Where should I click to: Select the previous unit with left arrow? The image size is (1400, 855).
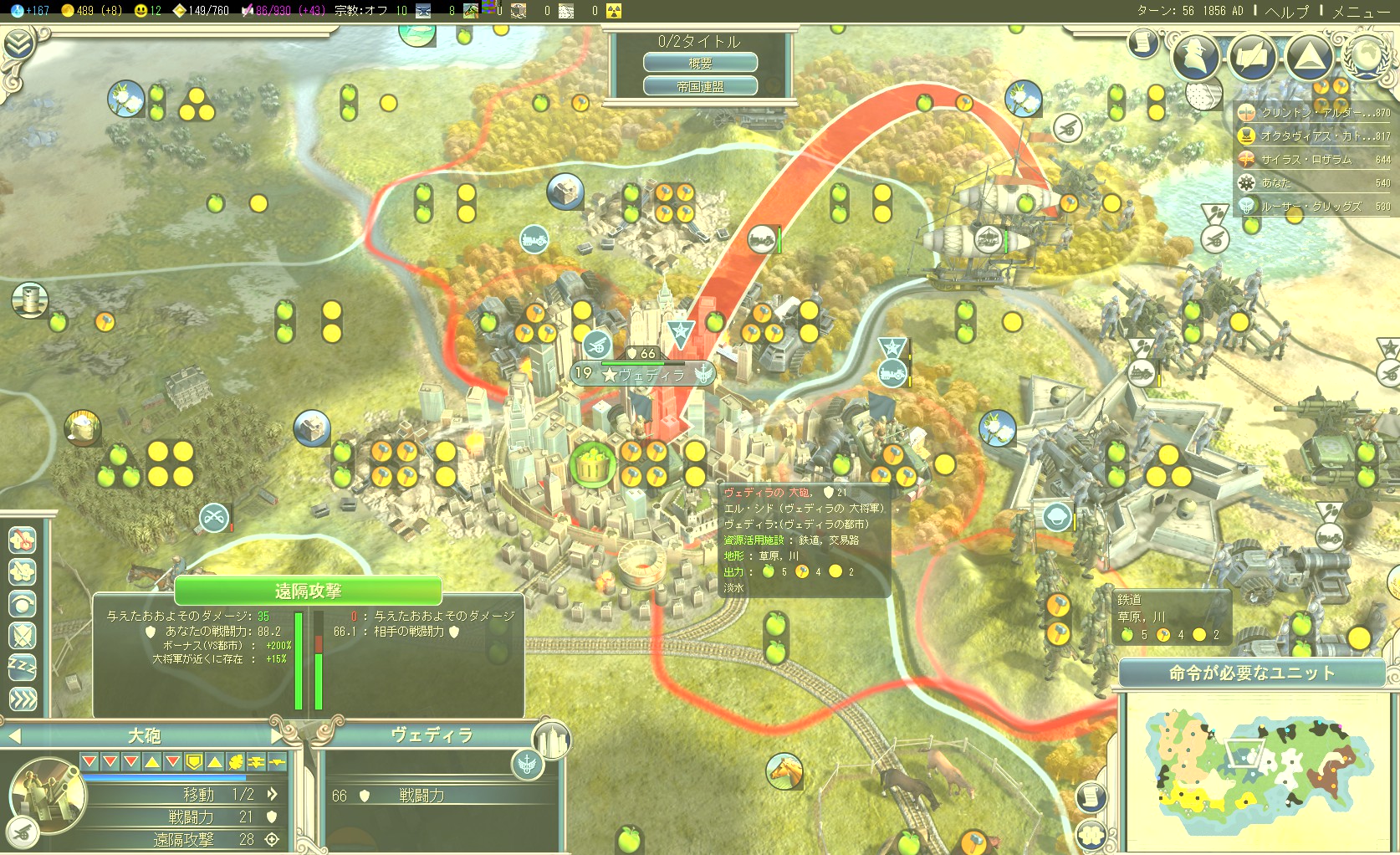pos(13,736)
